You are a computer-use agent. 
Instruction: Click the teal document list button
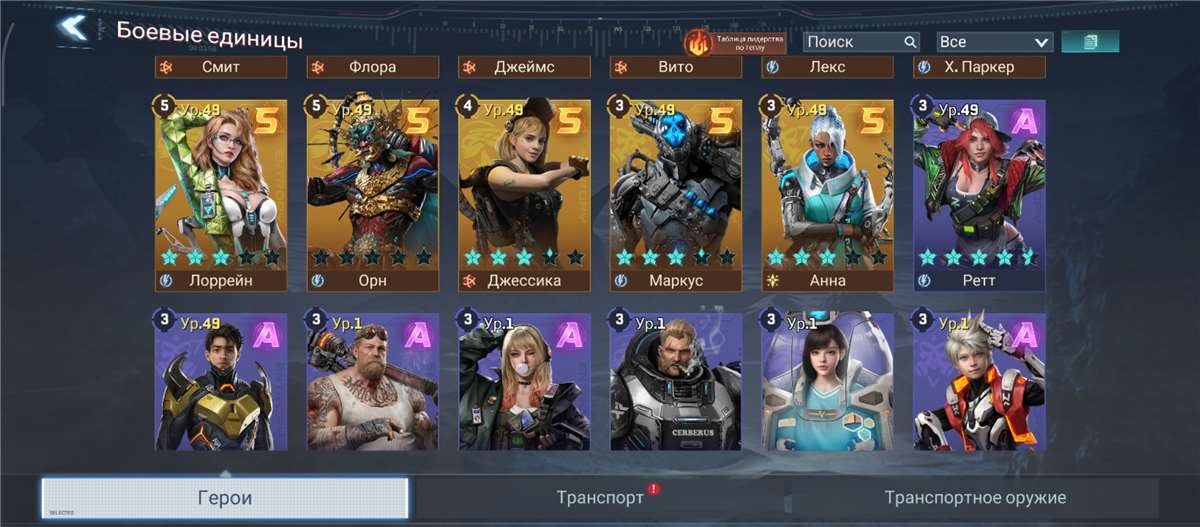point(1089,42)
